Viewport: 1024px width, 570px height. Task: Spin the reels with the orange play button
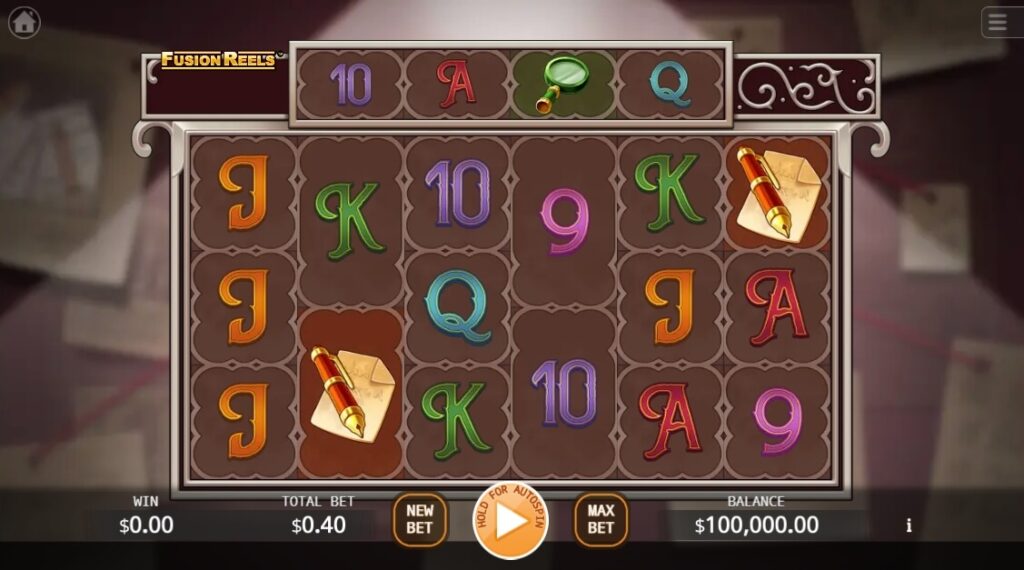point(511,521)
